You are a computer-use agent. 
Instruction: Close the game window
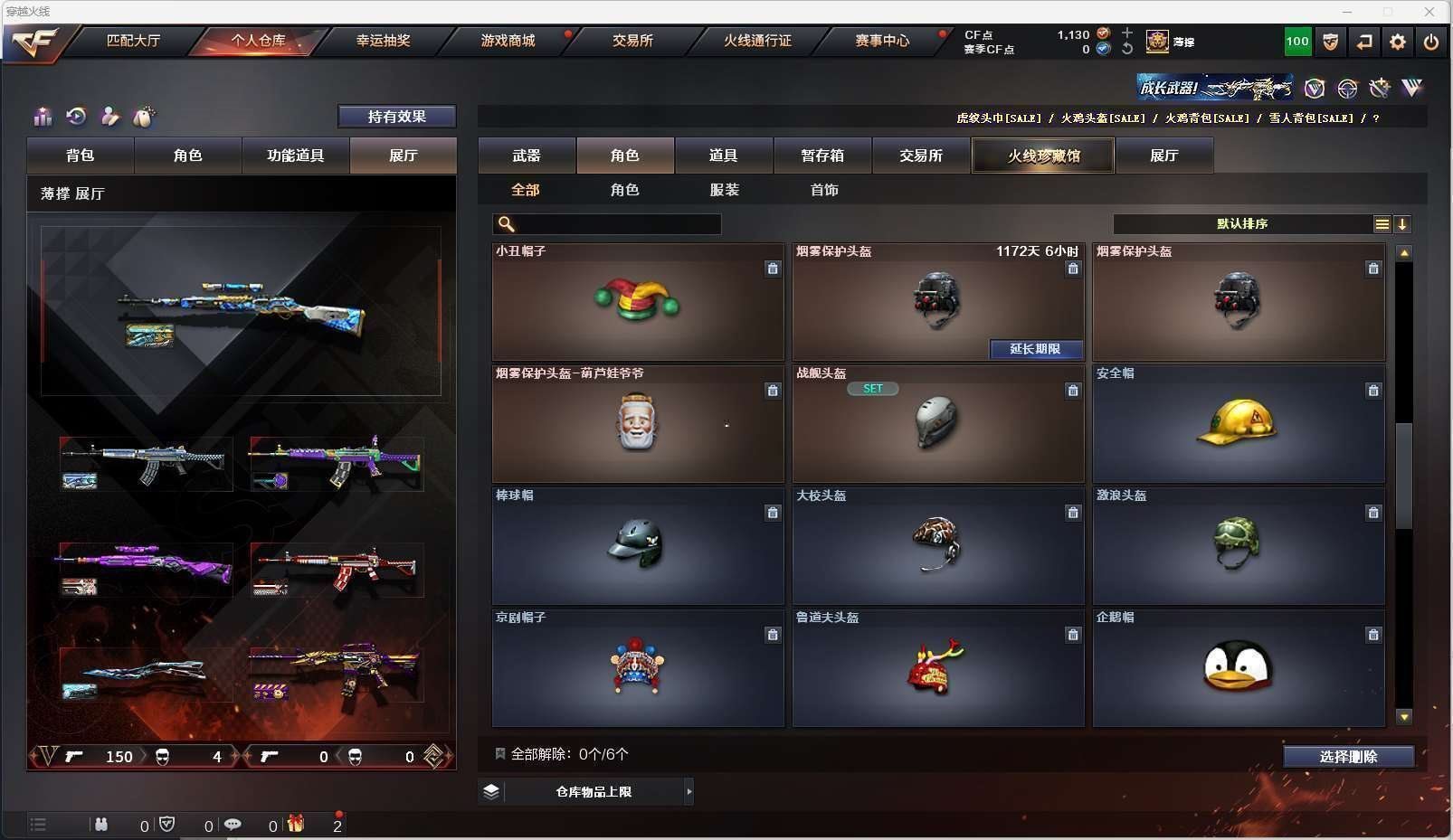(x=1429, y=12)
